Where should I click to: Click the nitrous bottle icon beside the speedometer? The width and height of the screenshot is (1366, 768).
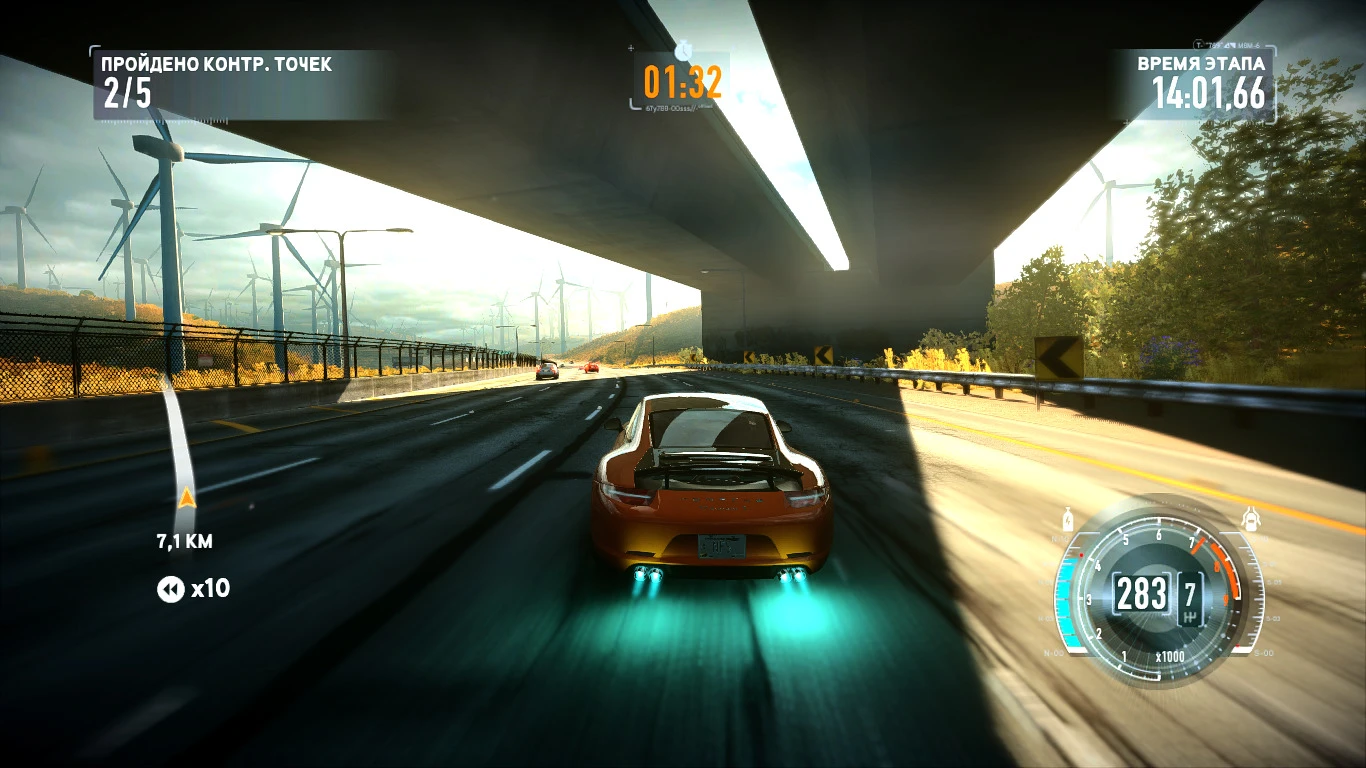pos(1068,518)
